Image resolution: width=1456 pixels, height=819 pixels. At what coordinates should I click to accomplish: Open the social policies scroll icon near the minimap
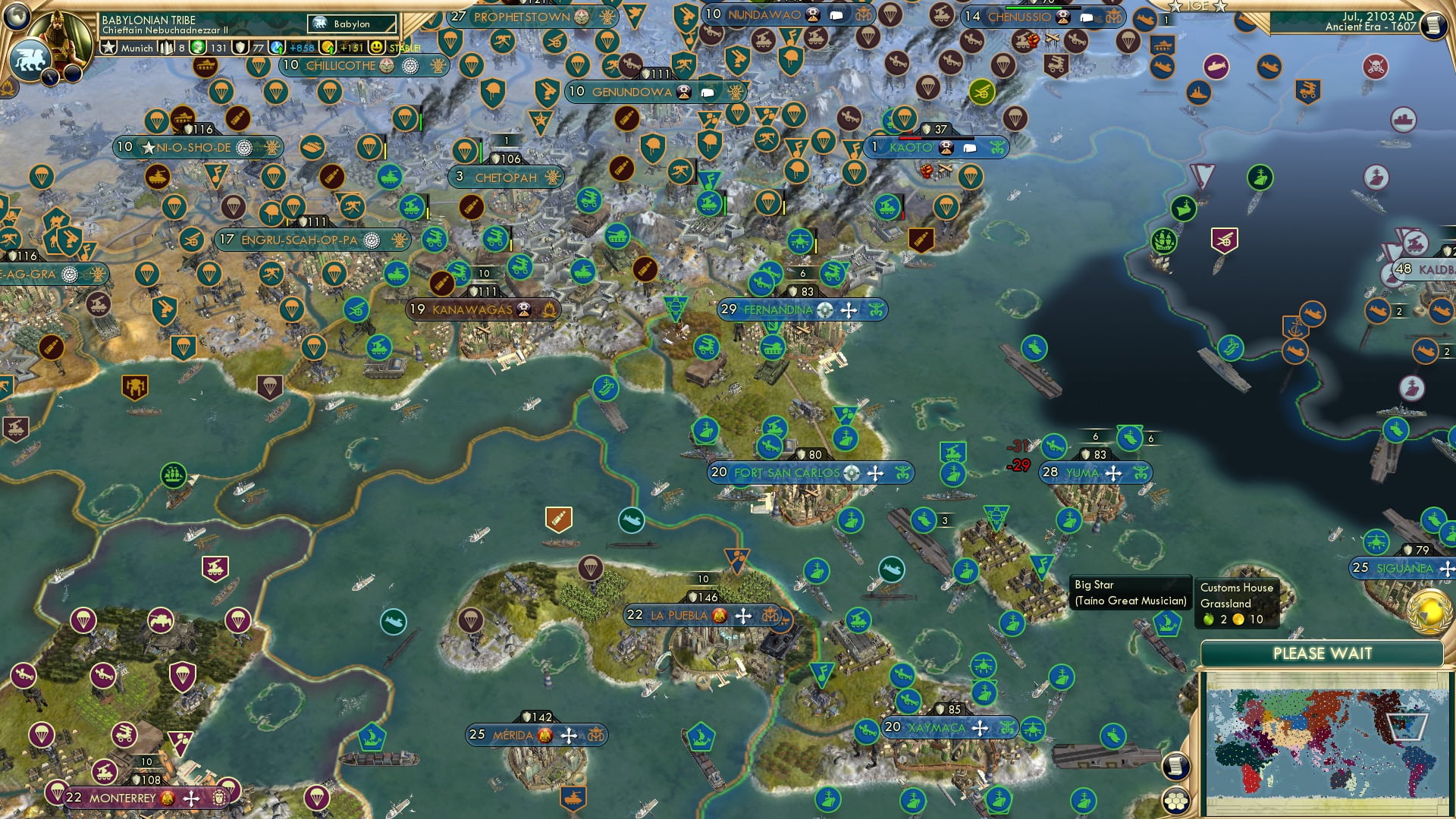tap(1176, 767)
